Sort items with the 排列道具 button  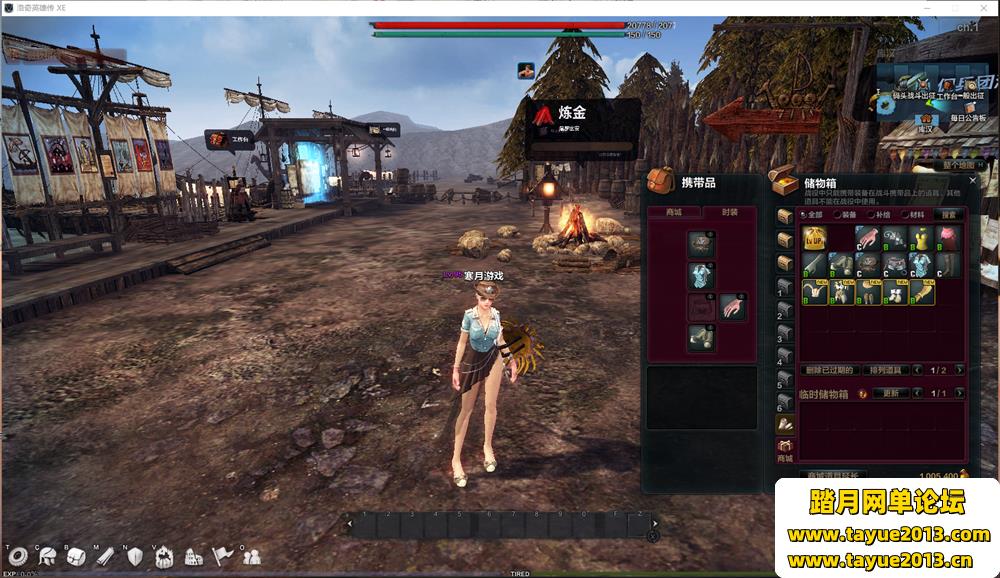[884, 370]
